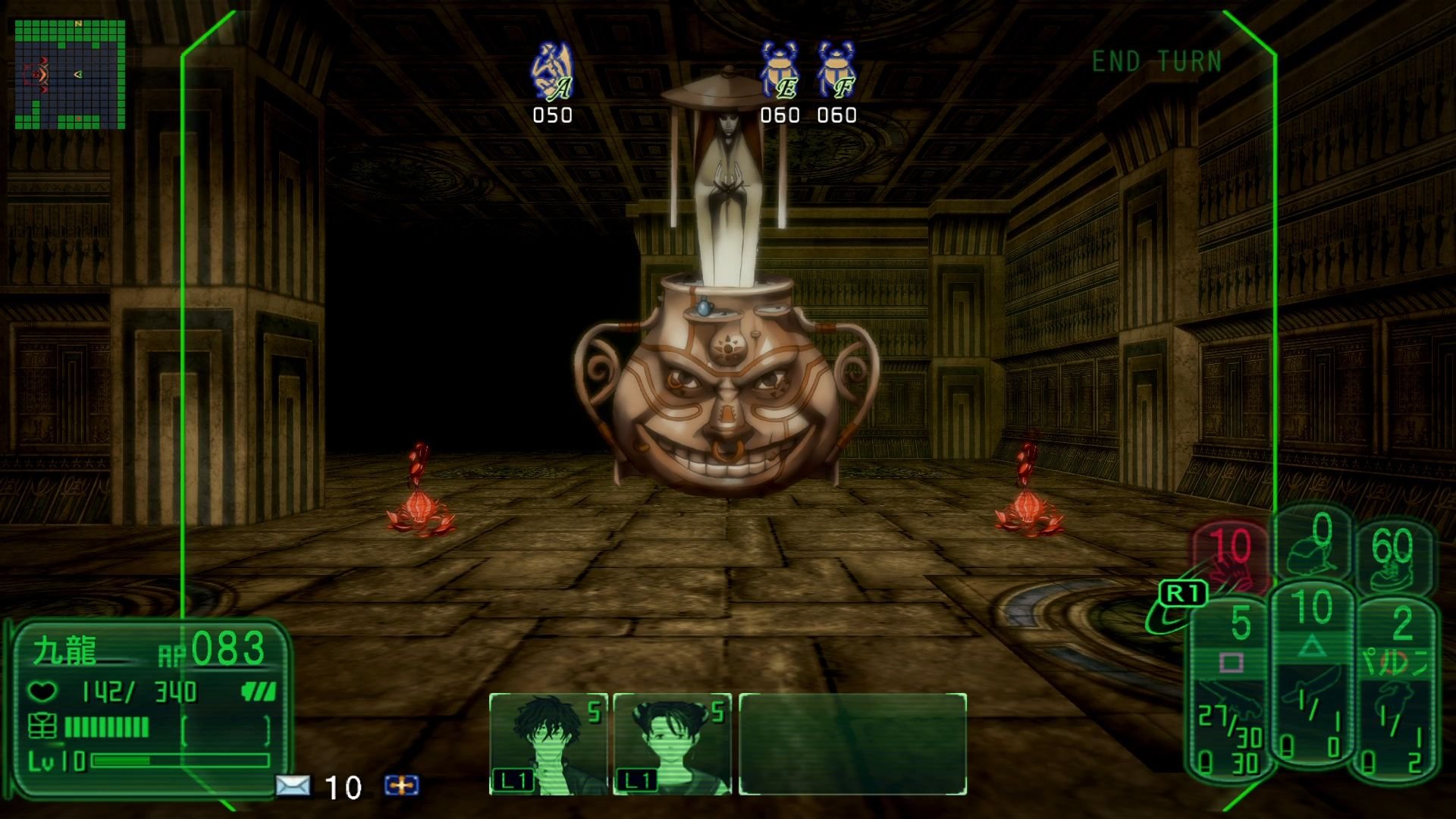Select the messy-haired male buddy portrait
Screen dimensions: 1456x819
click(x=548, y=743)
